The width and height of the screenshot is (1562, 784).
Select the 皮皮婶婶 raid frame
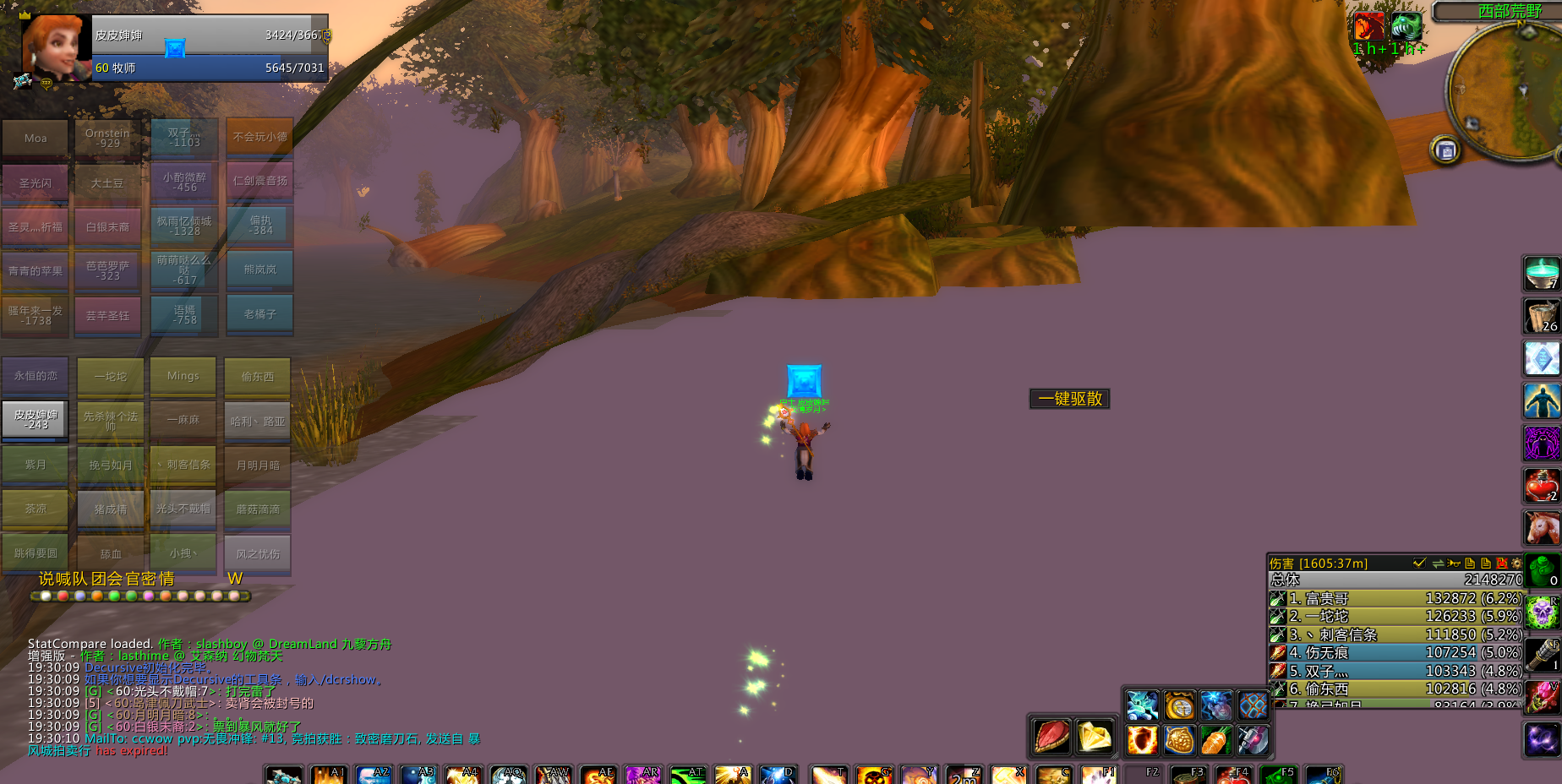tap(35, 419)
